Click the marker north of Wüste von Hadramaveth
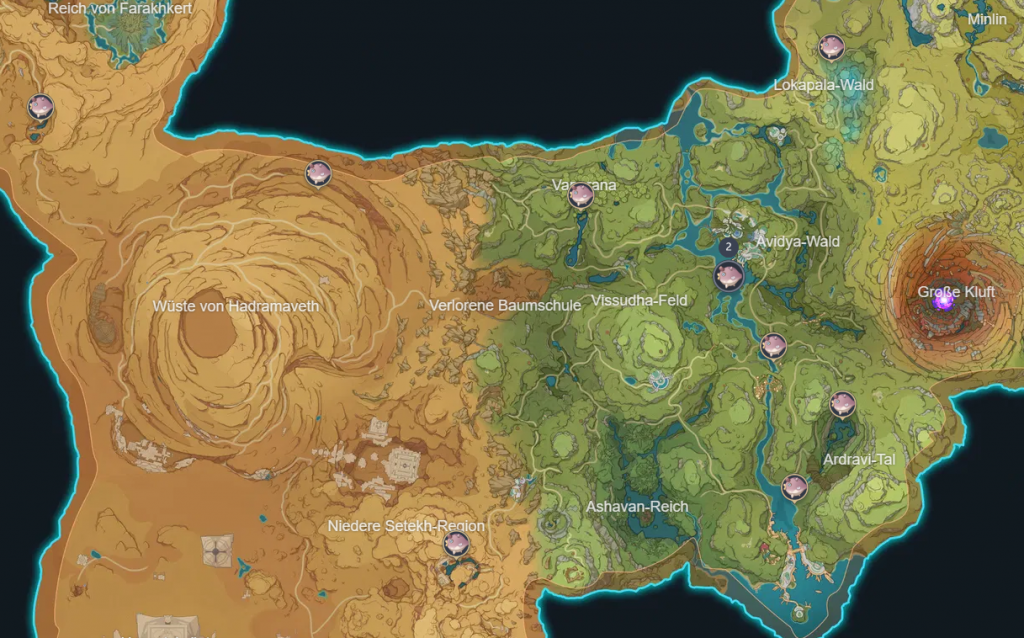This screenshot has width=1024, height=638. point(318,173)
